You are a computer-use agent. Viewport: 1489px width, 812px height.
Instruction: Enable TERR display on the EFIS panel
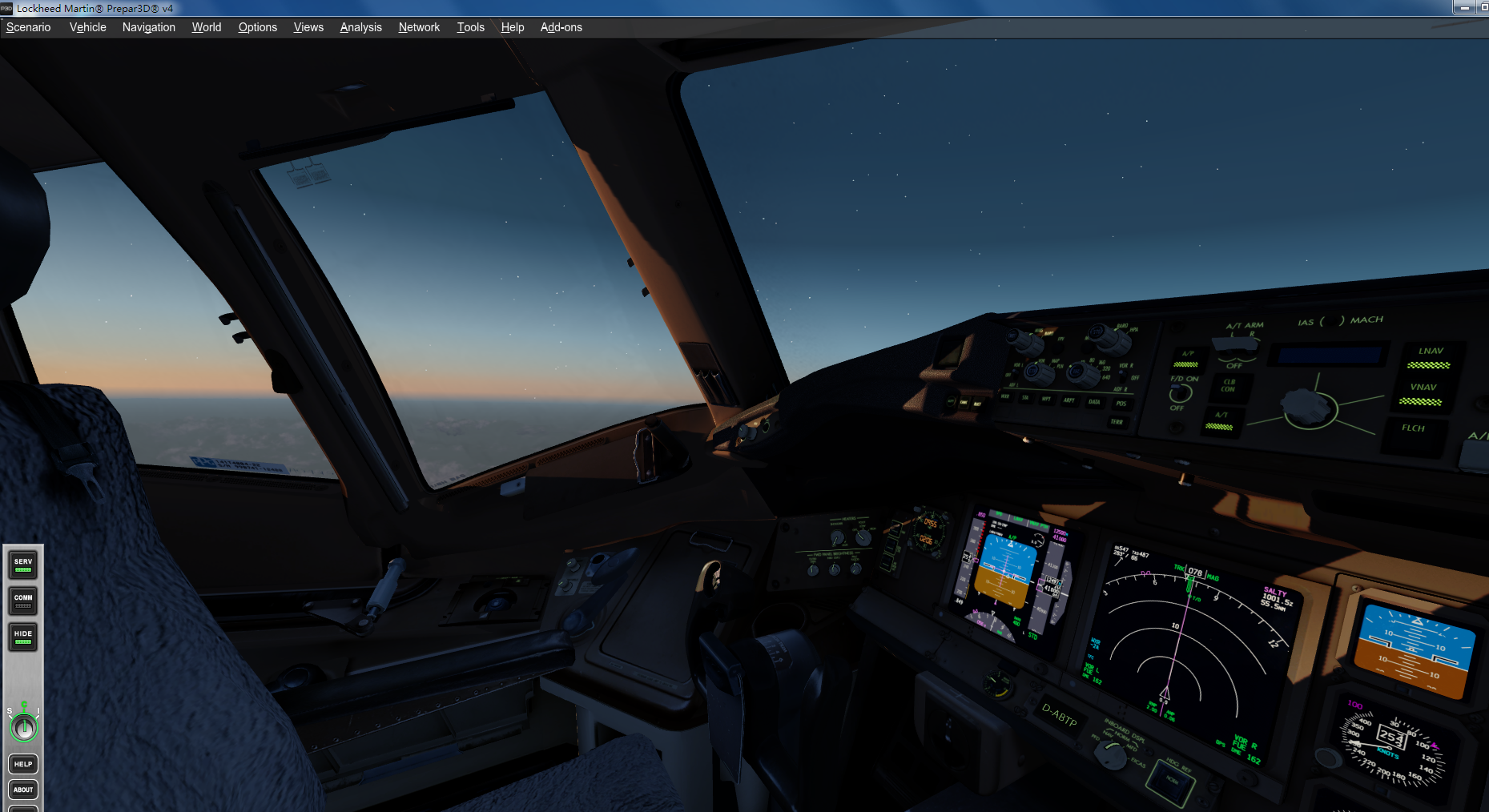1117,424
